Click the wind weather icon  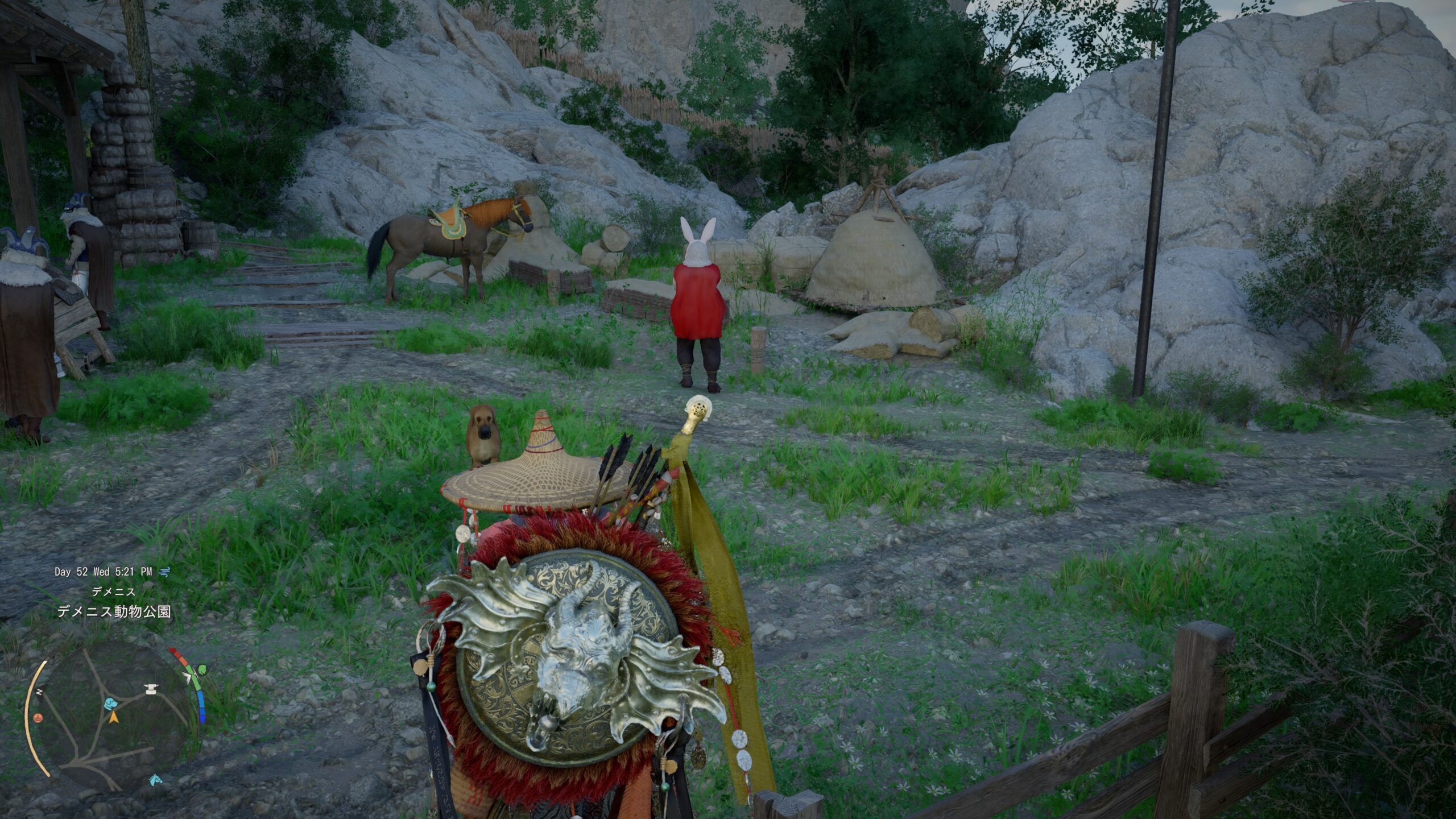click(164, 572)
